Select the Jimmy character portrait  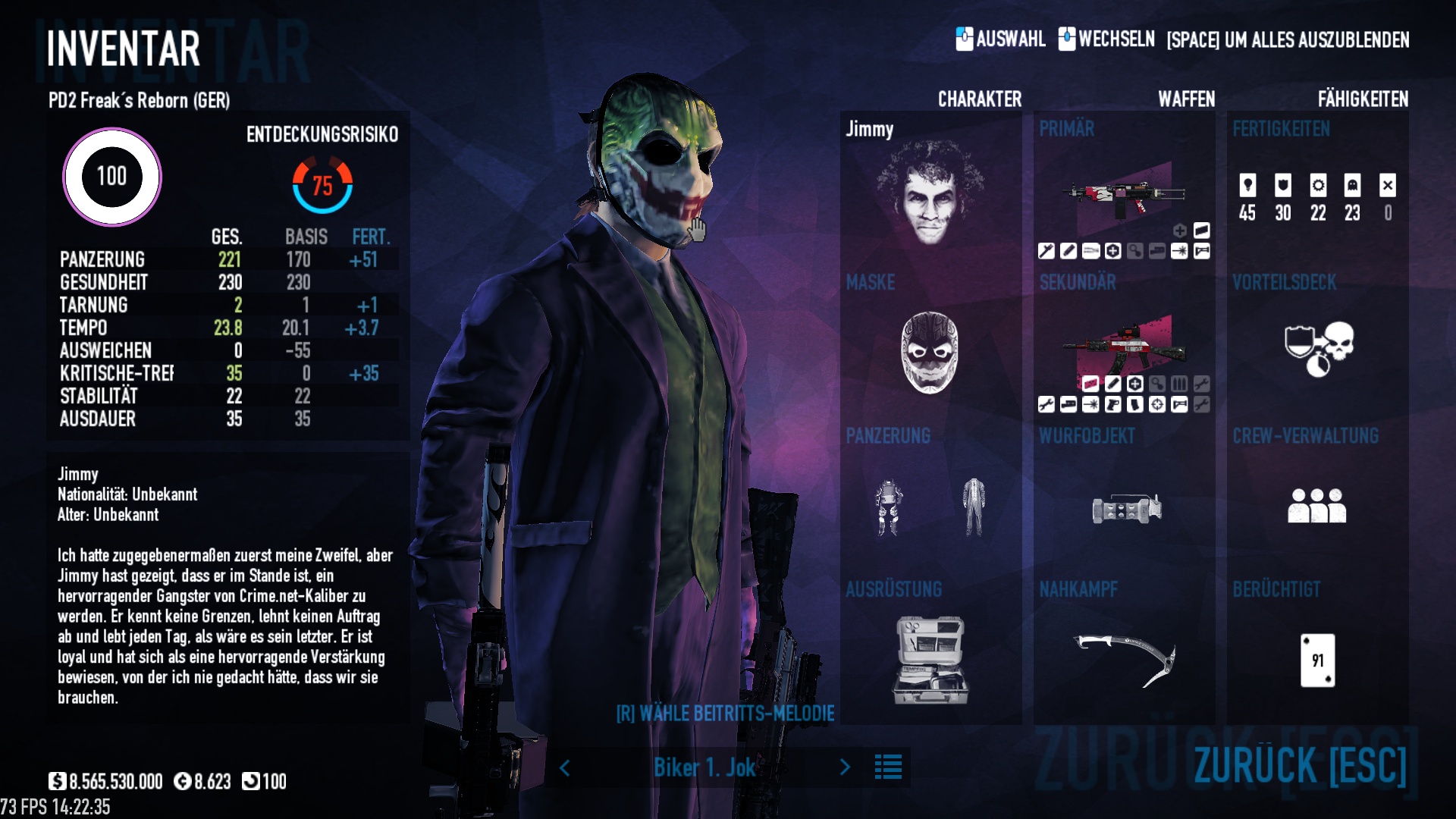(x=930, y=193)
